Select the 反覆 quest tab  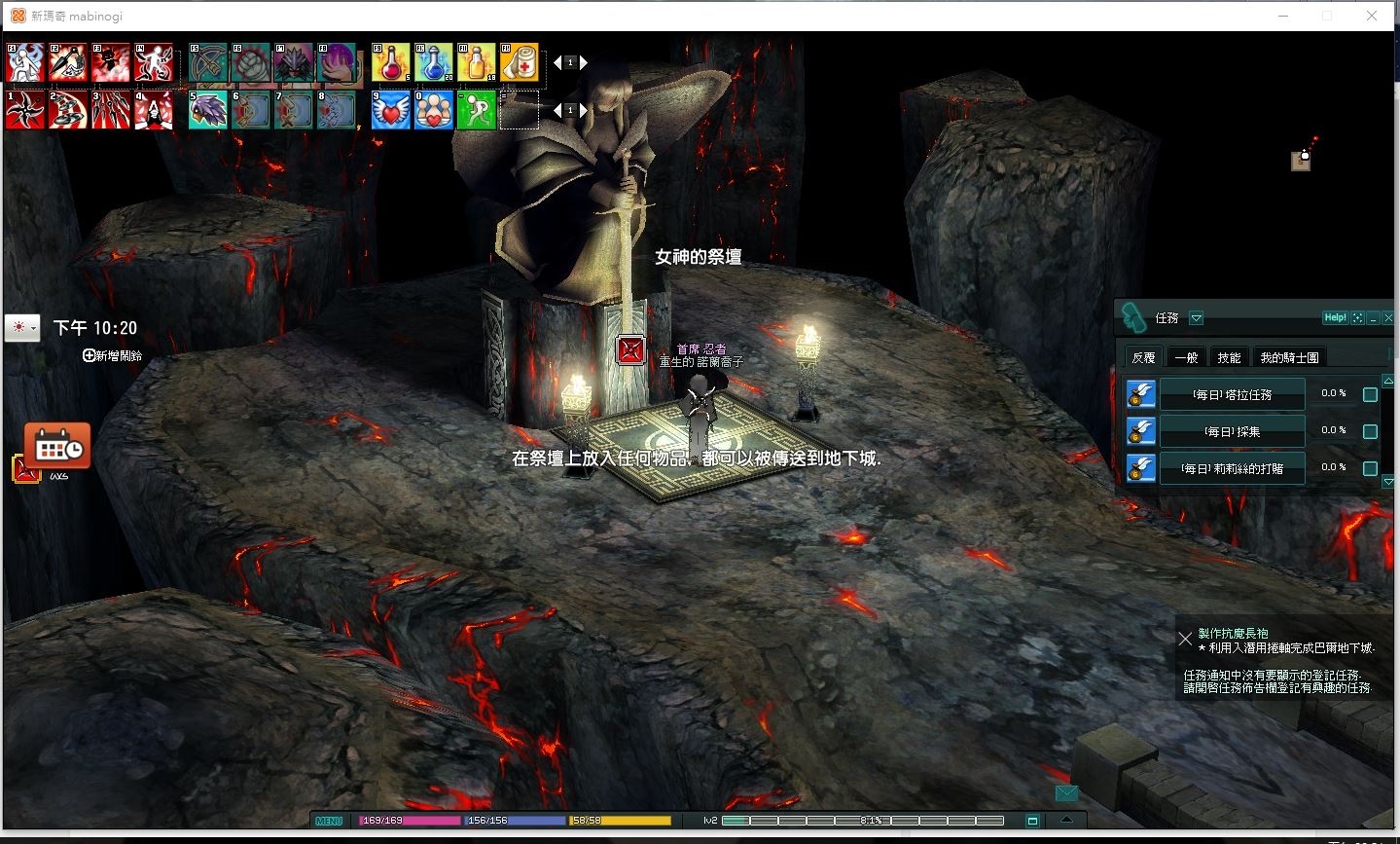pyautogui.click(x=1143, y=357)
